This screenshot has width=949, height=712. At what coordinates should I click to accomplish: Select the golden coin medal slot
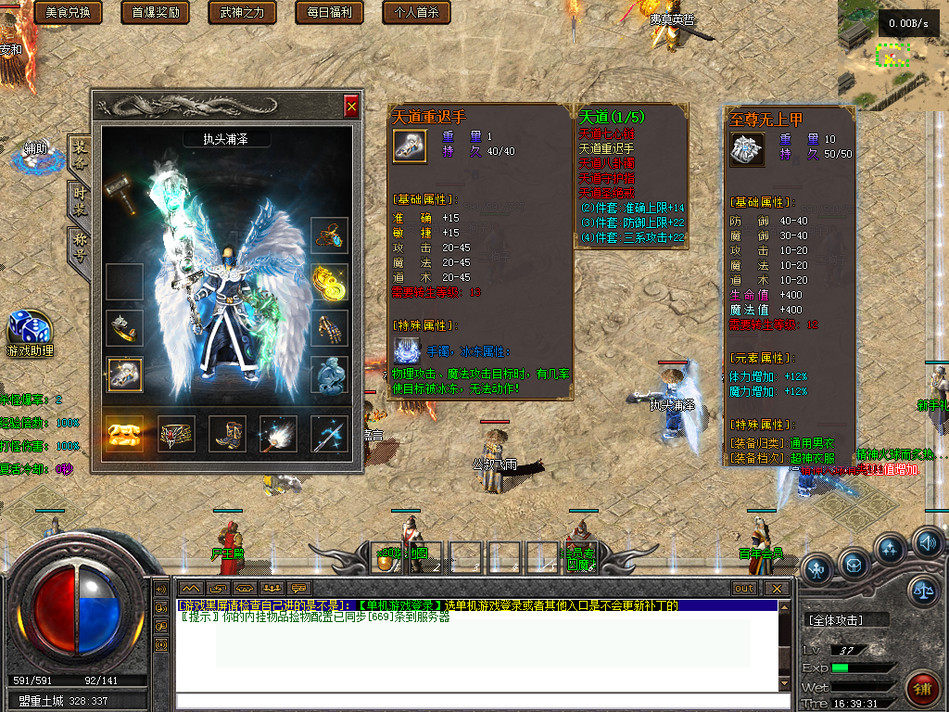pyautogui.click(x=329, y=281)
